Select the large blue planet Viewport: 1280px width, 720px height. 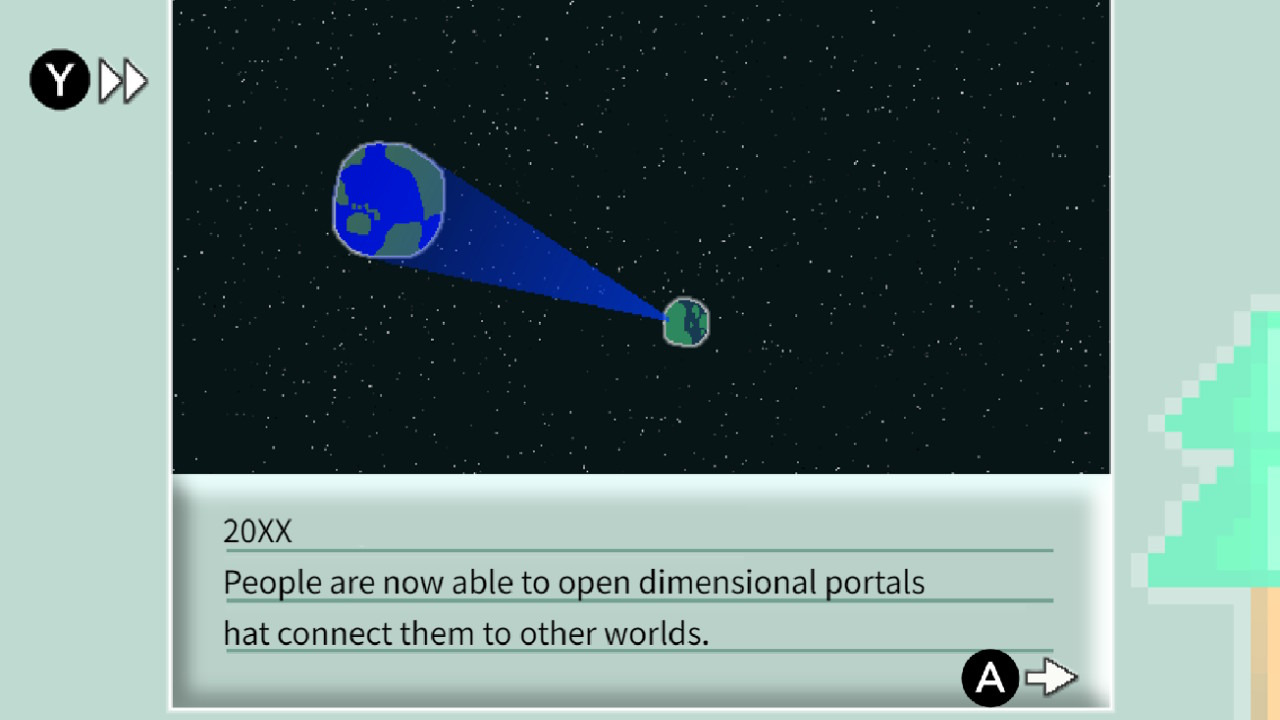pyautogui.click(x=388, y=200)
